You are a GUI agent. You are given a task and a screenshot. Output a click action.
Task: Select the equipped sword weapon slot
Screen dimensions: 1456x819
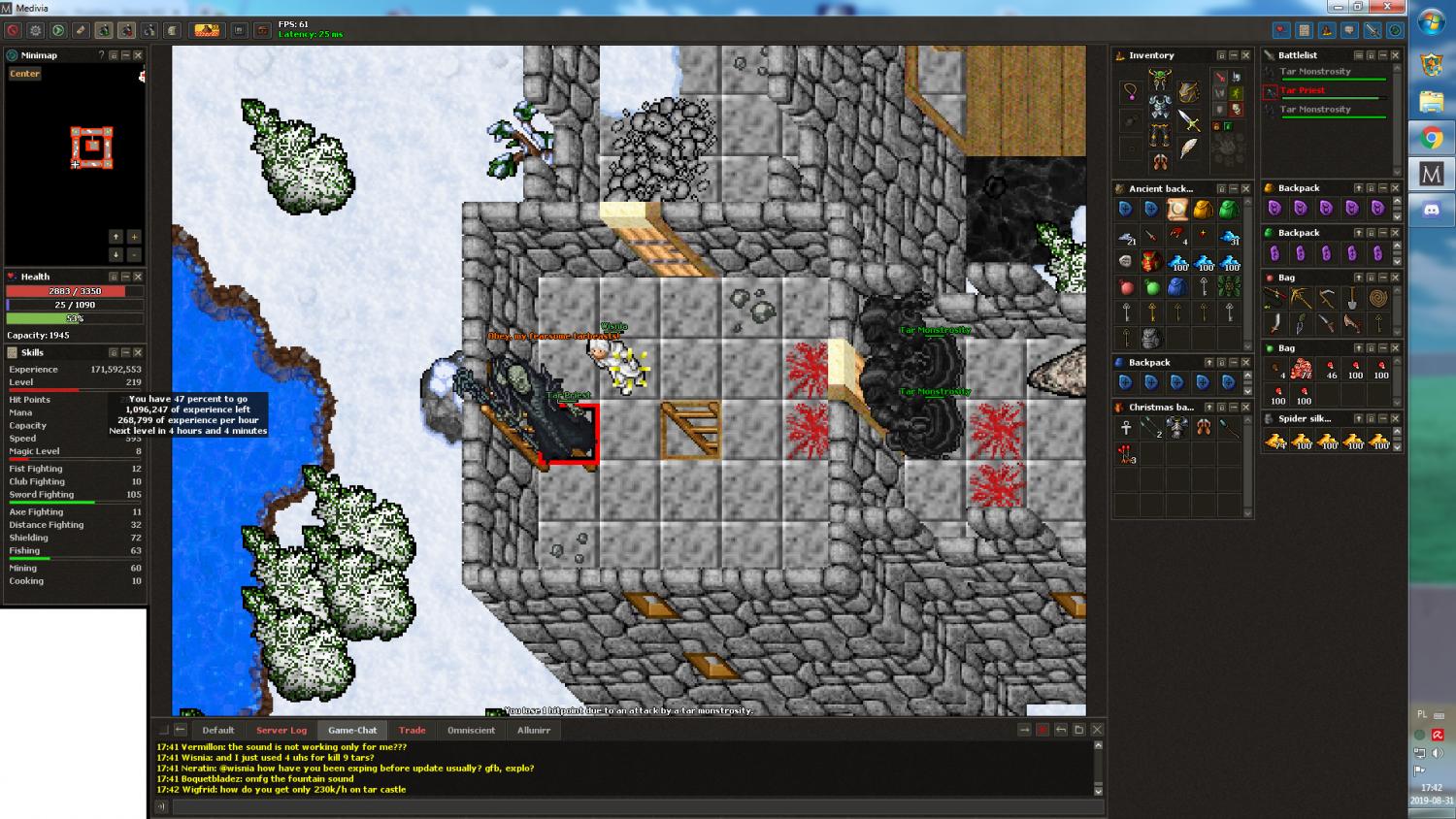click(x=1189, y=120)
